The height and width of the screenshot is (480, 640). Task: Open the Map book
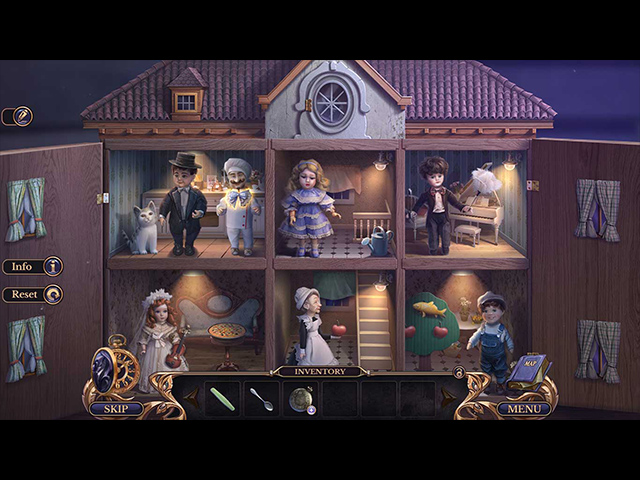(x=527, y=368)
